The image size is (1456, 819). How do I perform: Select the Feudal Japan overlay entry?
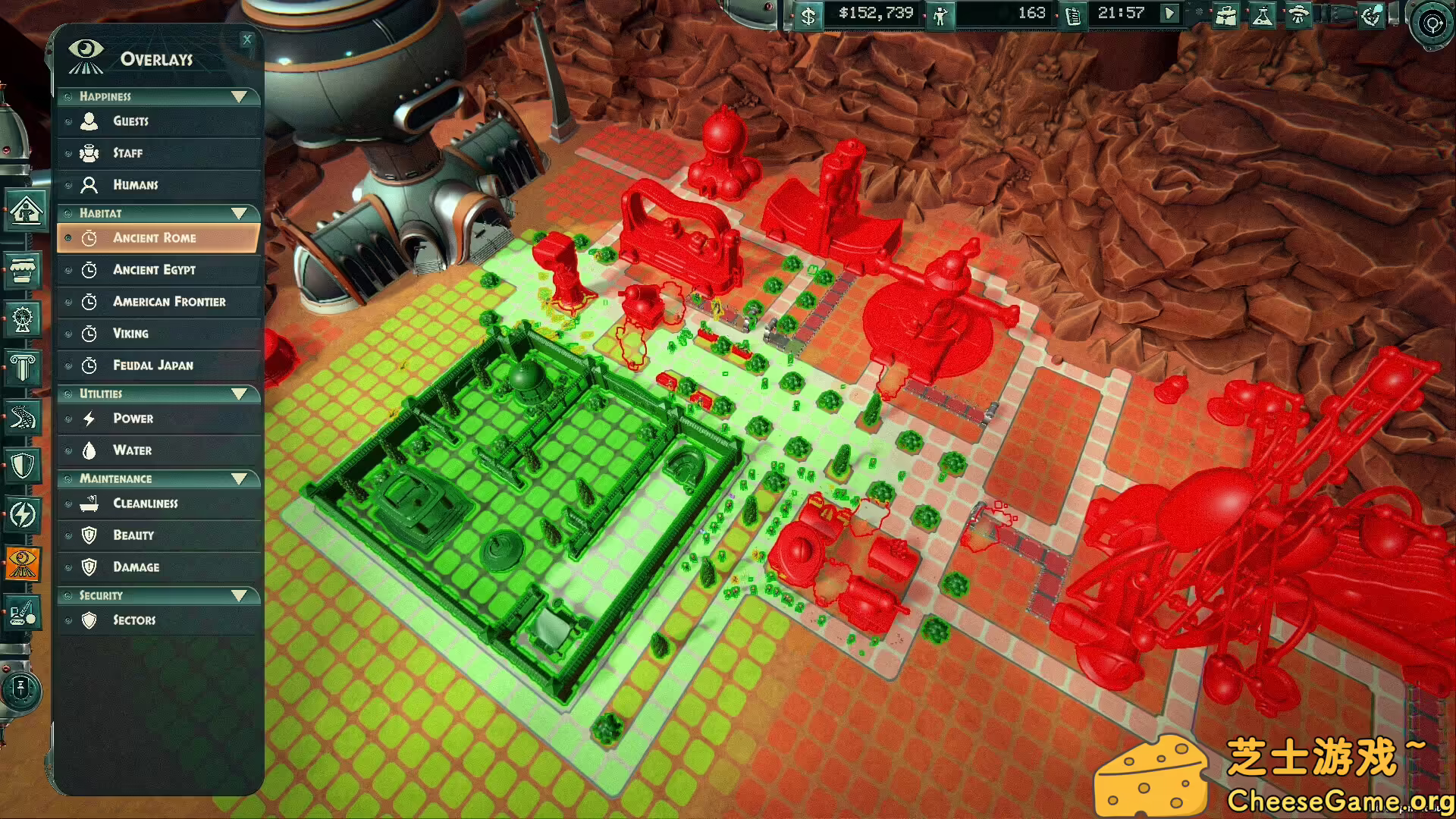tap(152, 365)
